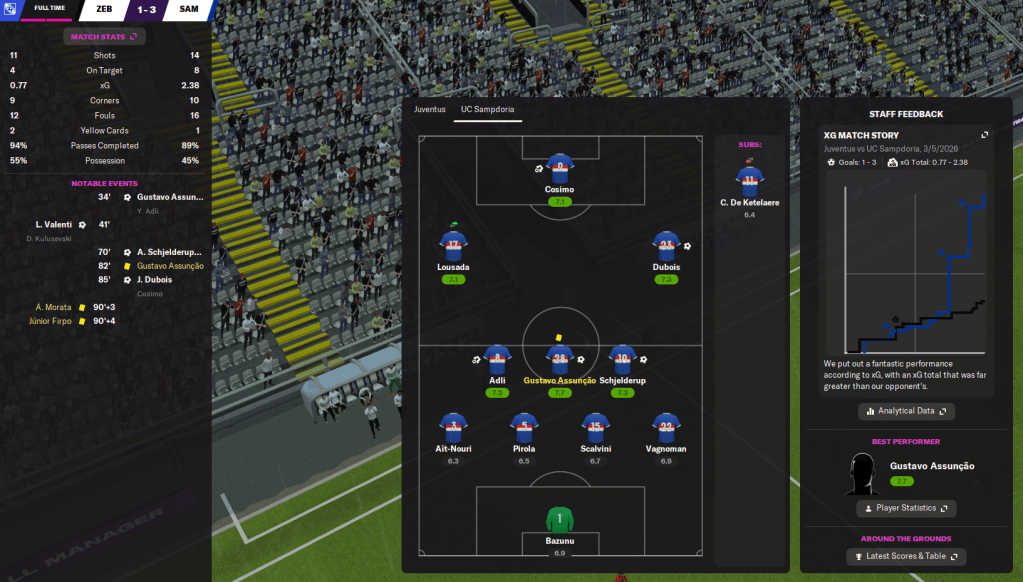Click defender Aït-Nouri

click(453, 428)
